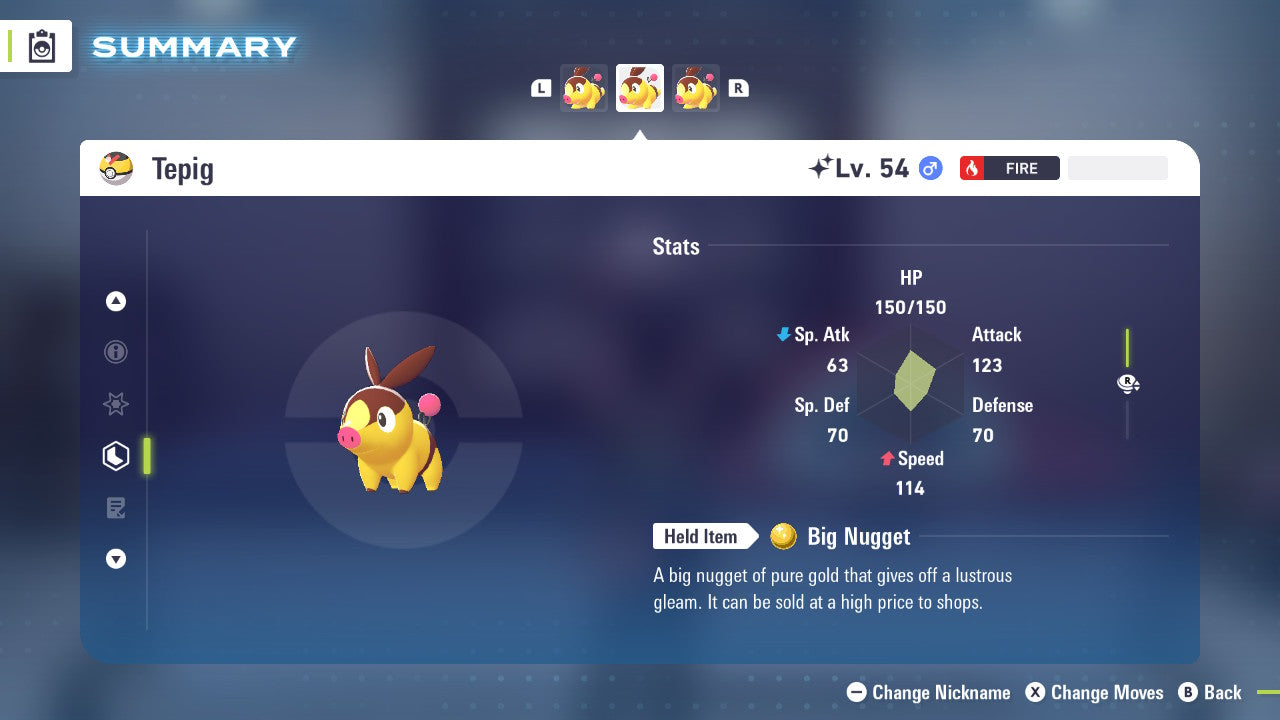Switch to the next Pokémon with R tab
This screenshot has width=1280, height=720.
(x=738, y=87)
